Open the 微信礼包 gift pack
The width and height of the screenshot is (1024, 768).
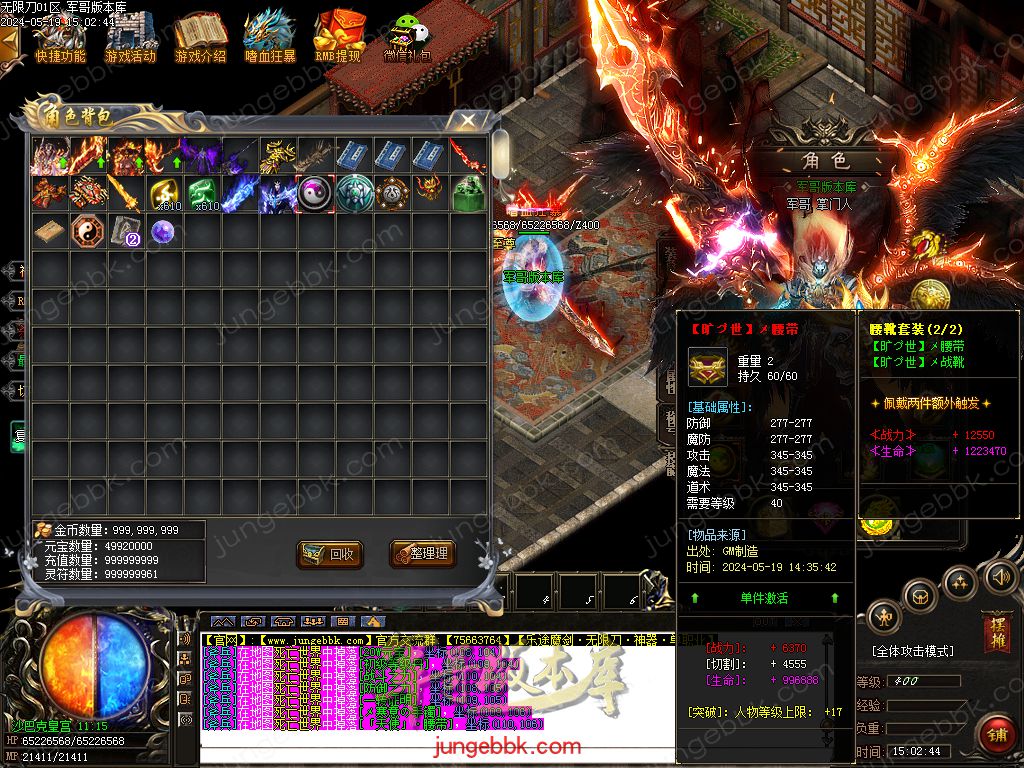407,40
